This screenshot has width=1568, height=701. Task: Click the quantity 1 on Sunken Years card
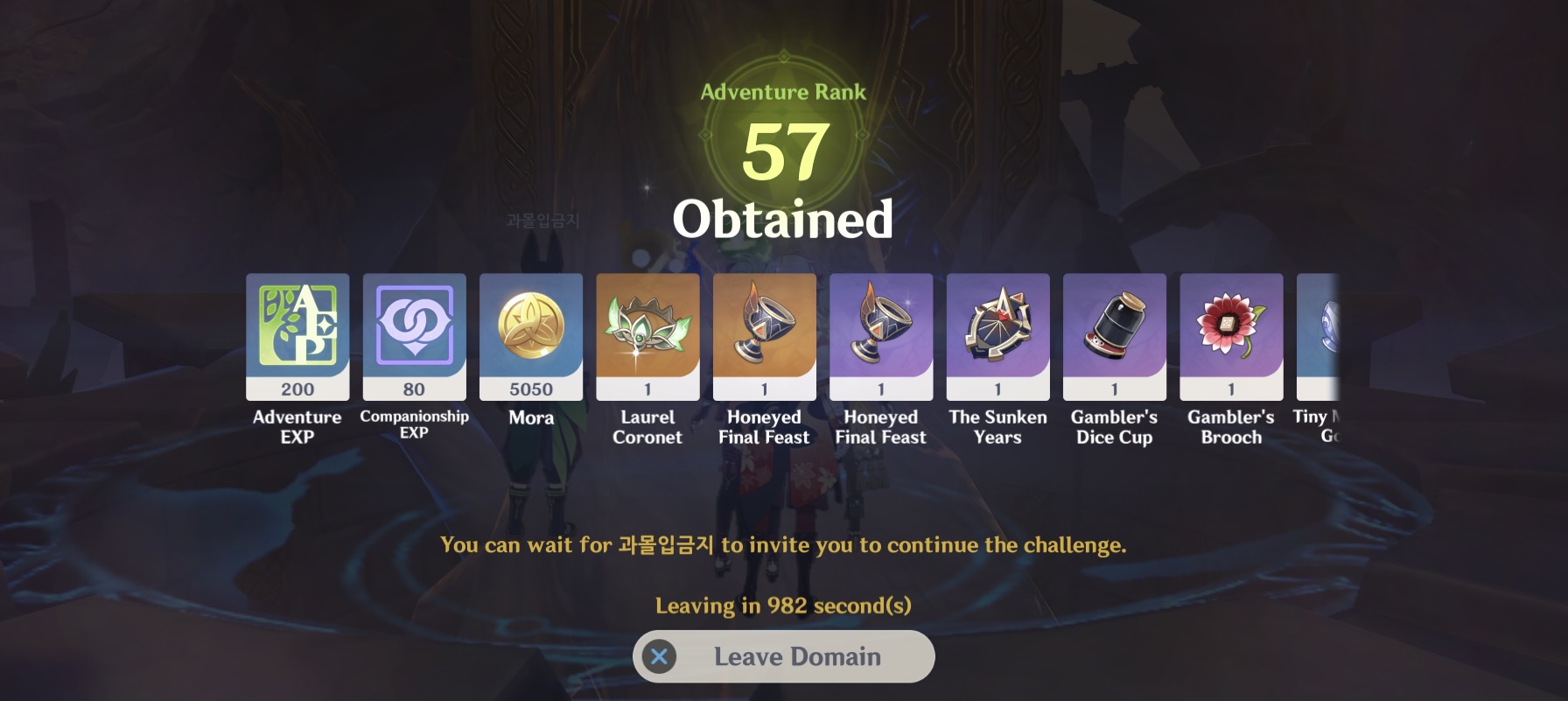pyautogui.click(x=997, y=388)
